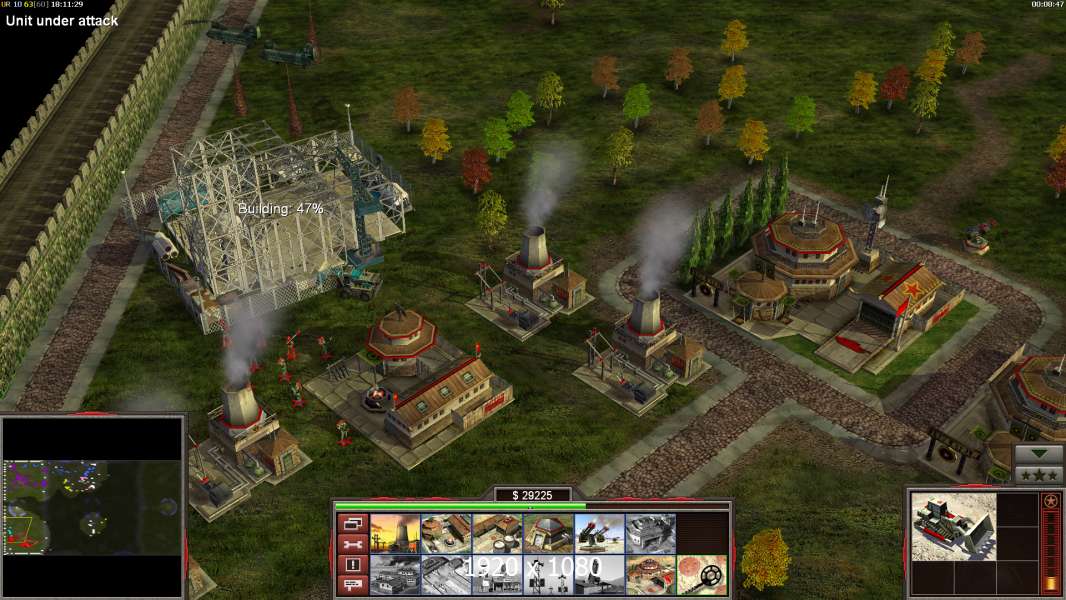The width and height of the screenshot is (1066, 600).
Task: Build the octagonal Bunker structure
Action: pos(548,533)
